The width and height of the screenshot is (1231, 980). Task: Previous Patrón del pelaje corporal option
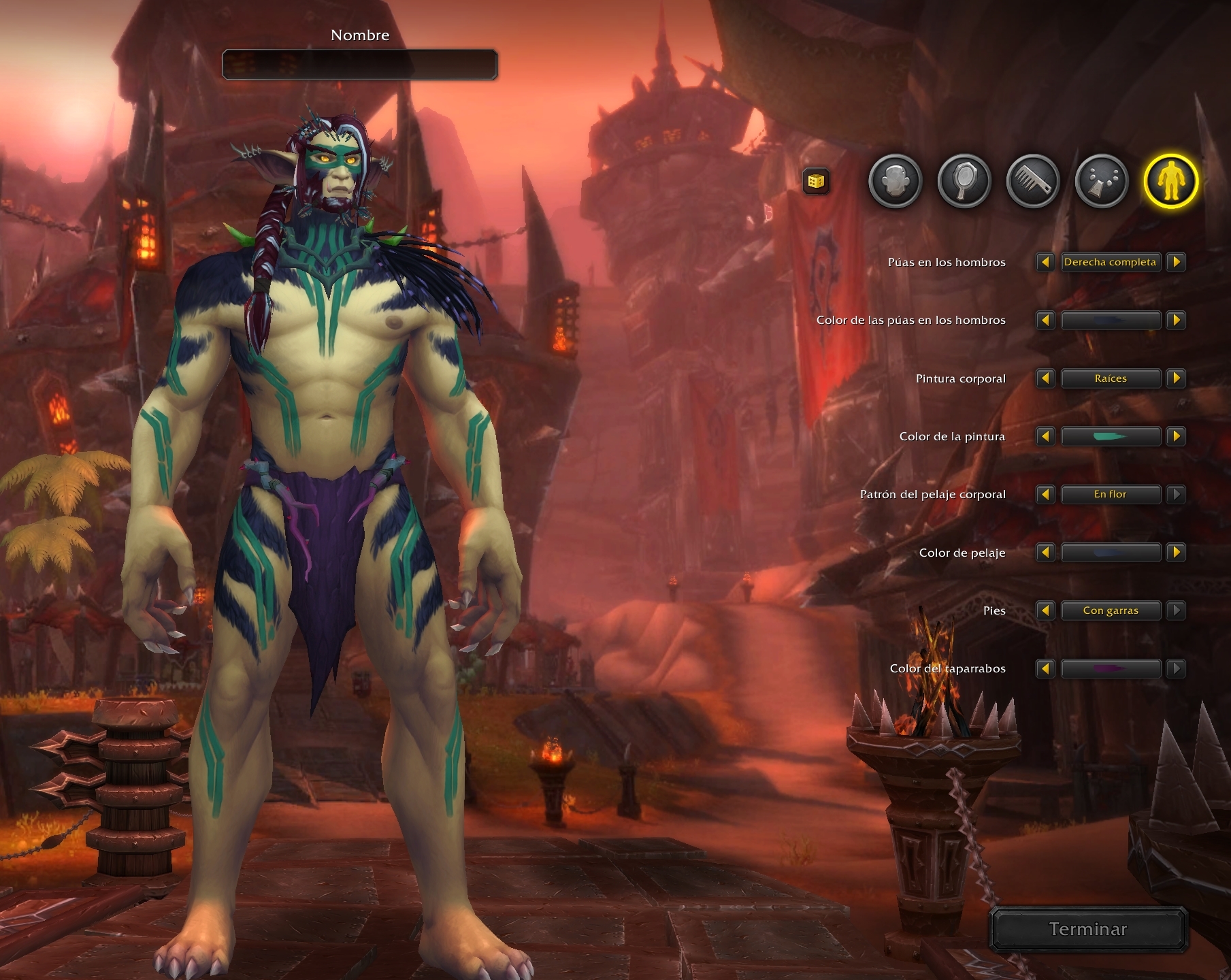pos(1045,494)
